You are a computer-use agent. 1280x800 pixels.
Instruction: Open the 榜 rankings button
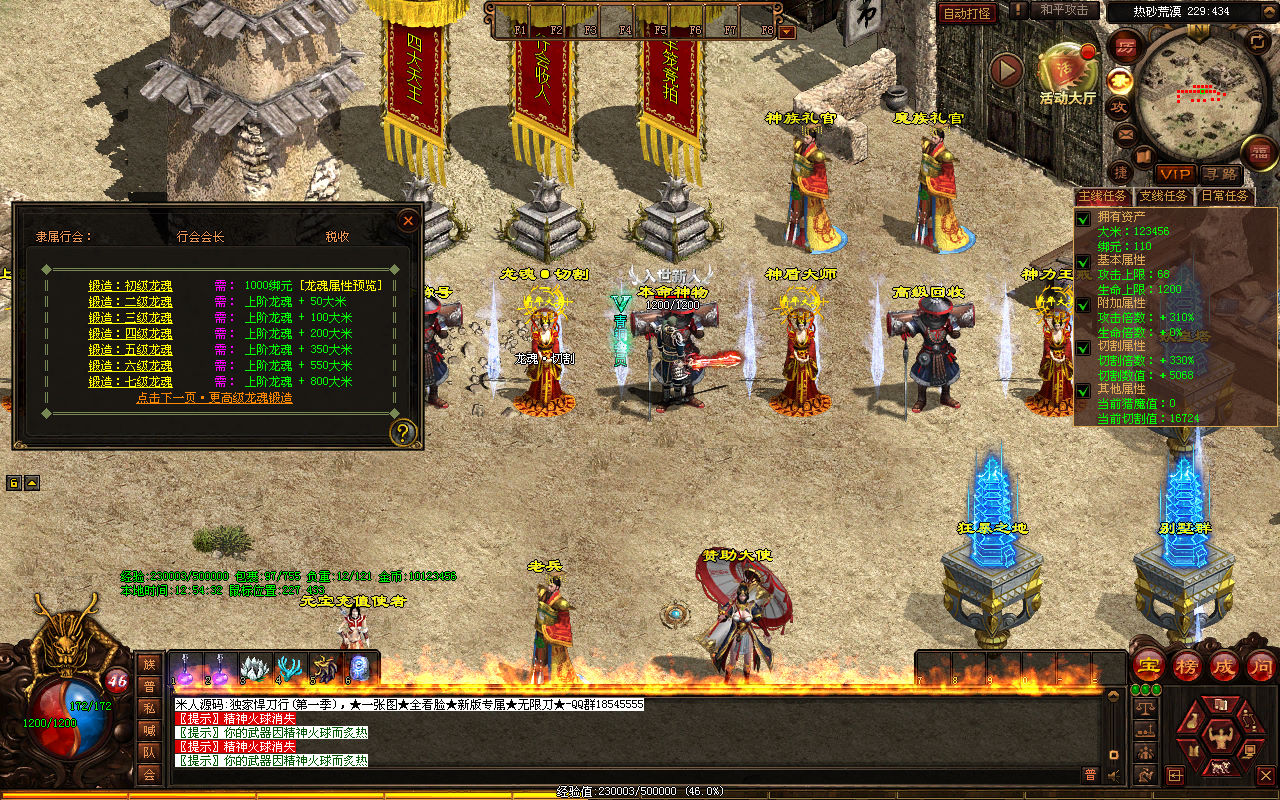coord(1186,665)
